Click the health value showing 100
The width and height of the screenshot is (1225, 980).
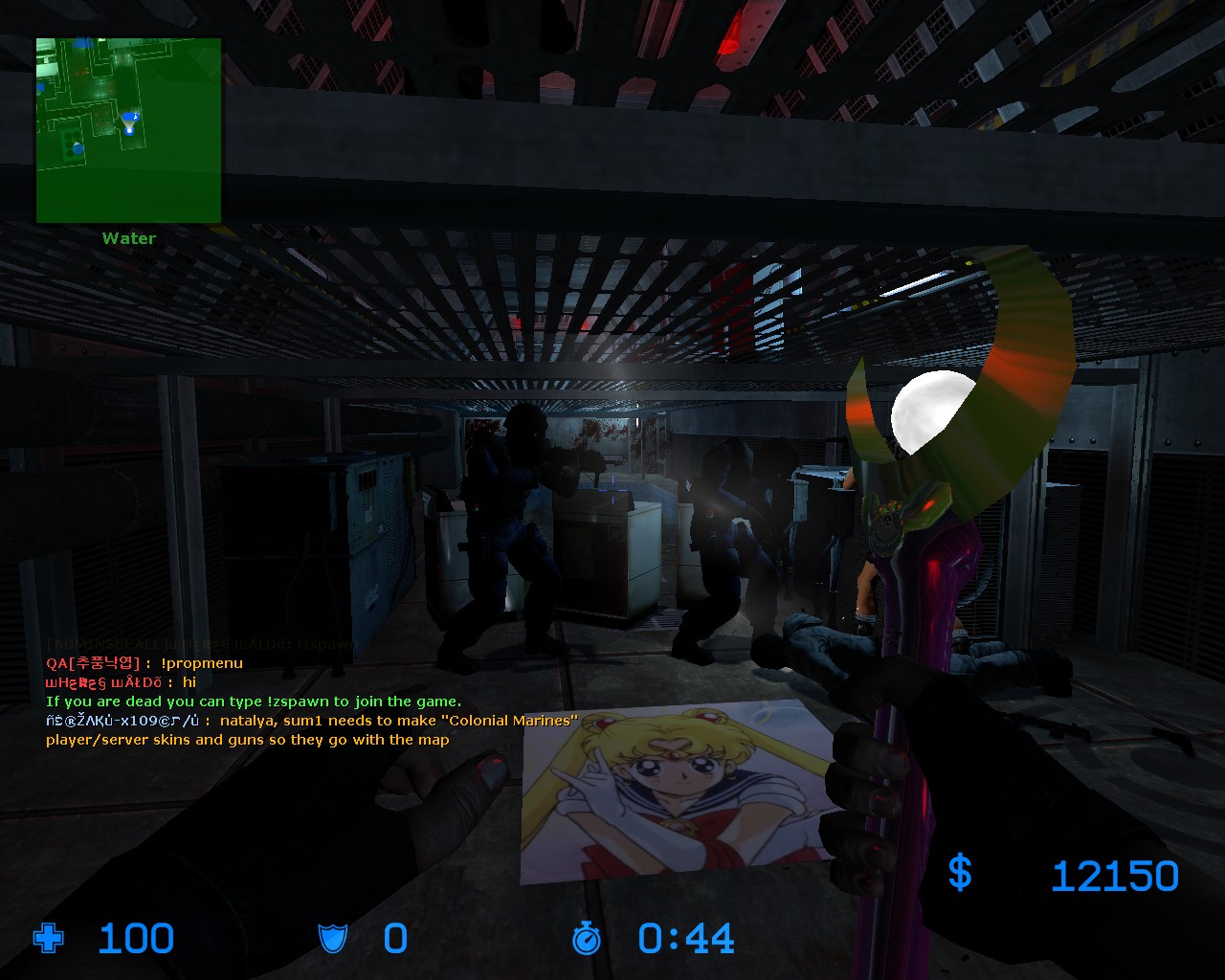coord(135,939)
